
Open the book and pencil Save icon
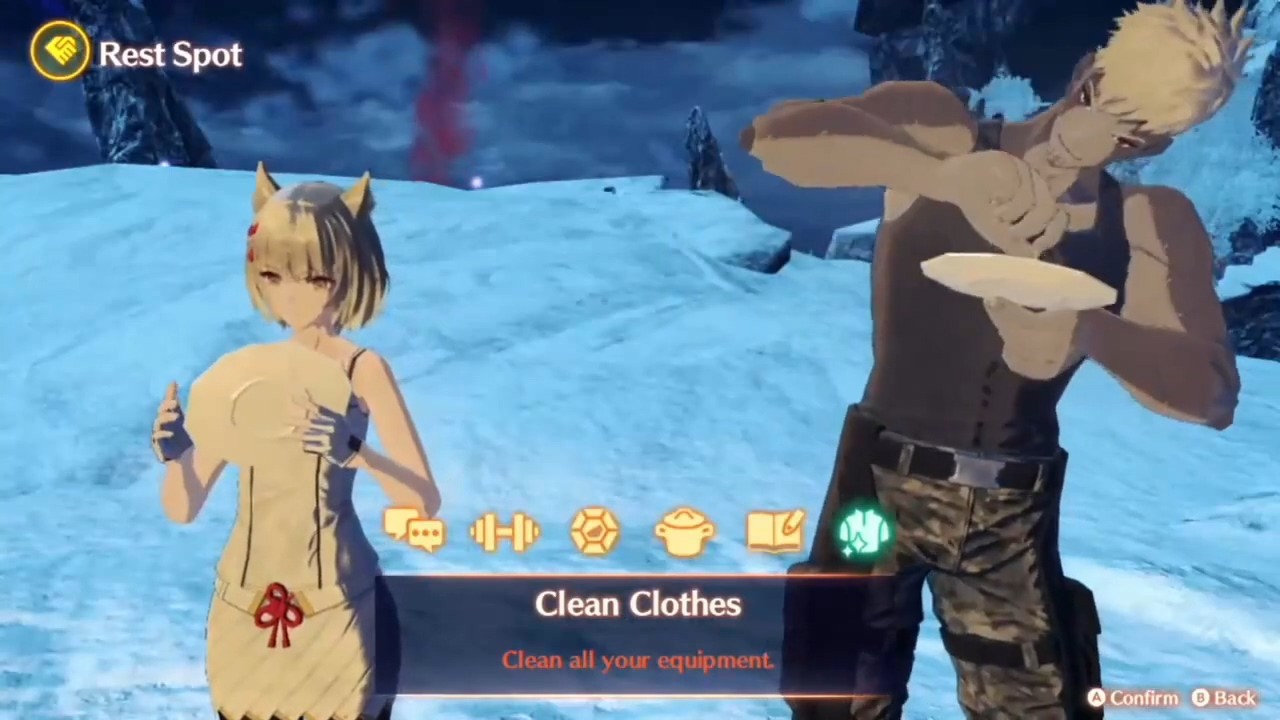click(775, 531)
